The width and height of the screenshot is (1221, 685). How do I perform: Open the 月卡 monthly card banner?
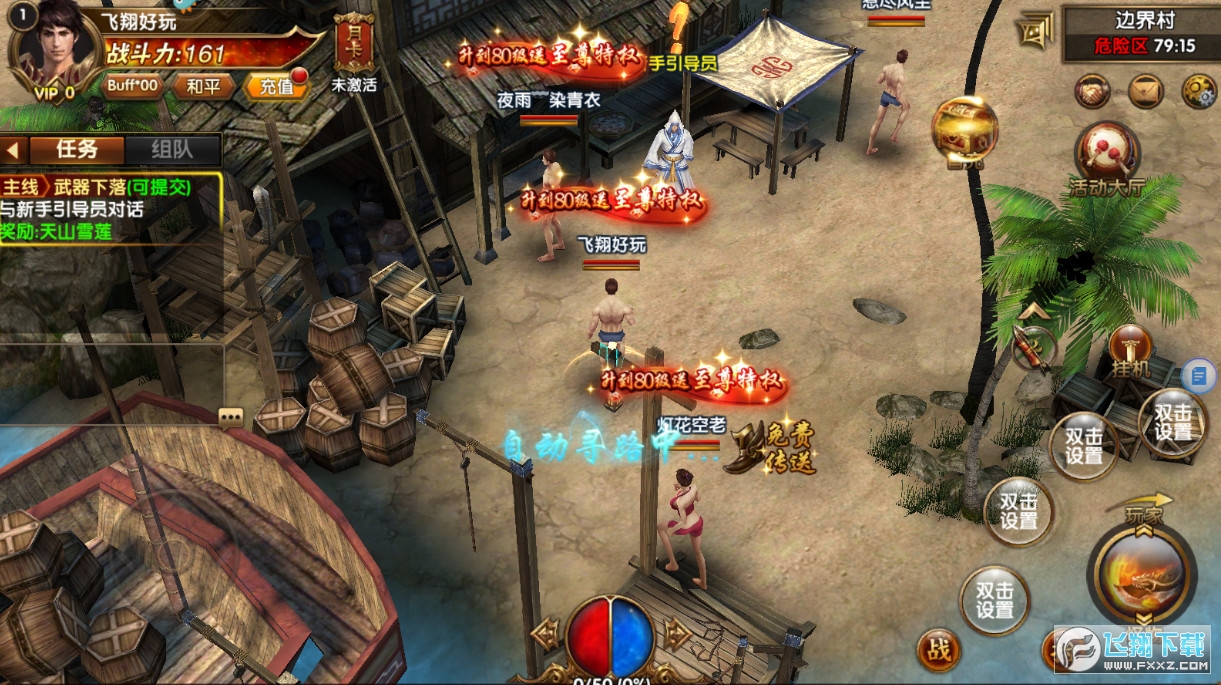click(354, 44)
